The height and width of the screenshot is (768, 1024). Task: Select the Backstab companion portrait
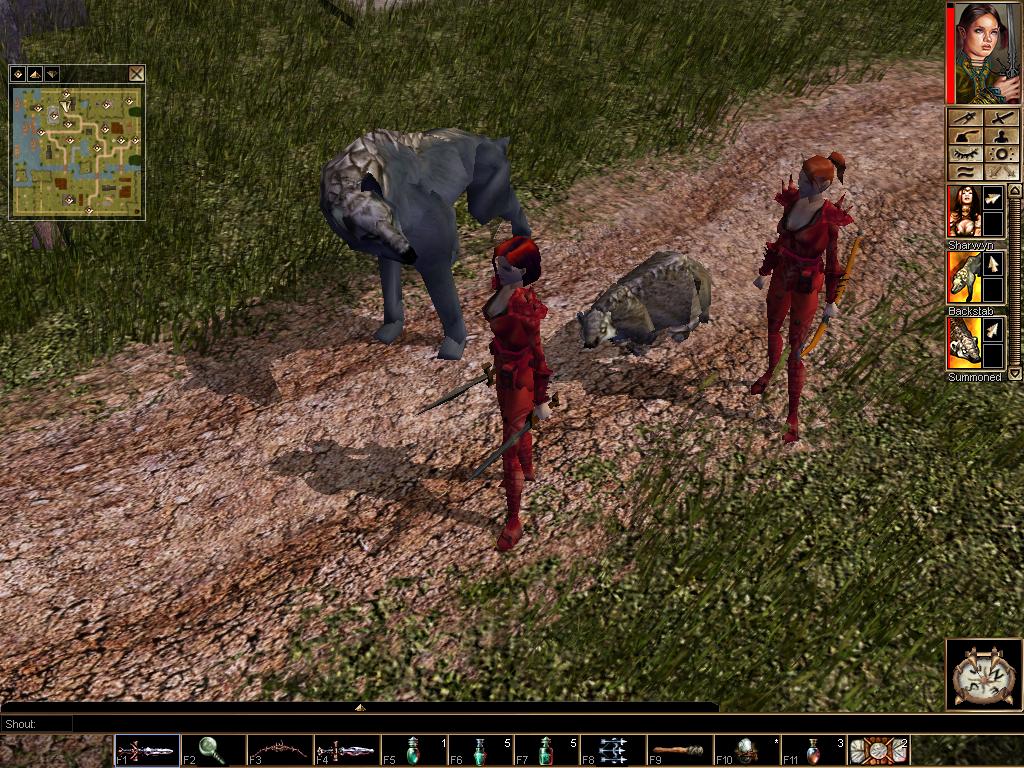pyautogui.click(x=964, y=277)
